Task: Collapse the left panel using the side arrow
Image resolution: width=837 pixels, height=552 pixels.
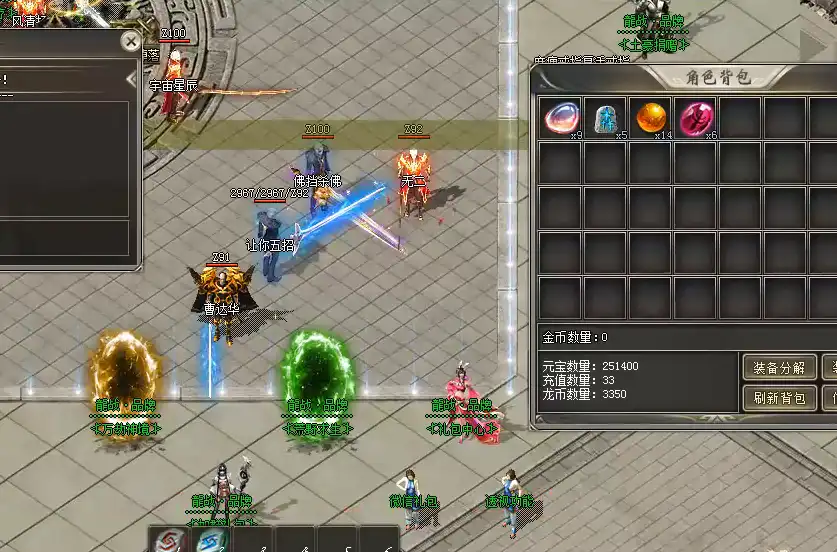Action: (131, 78)
